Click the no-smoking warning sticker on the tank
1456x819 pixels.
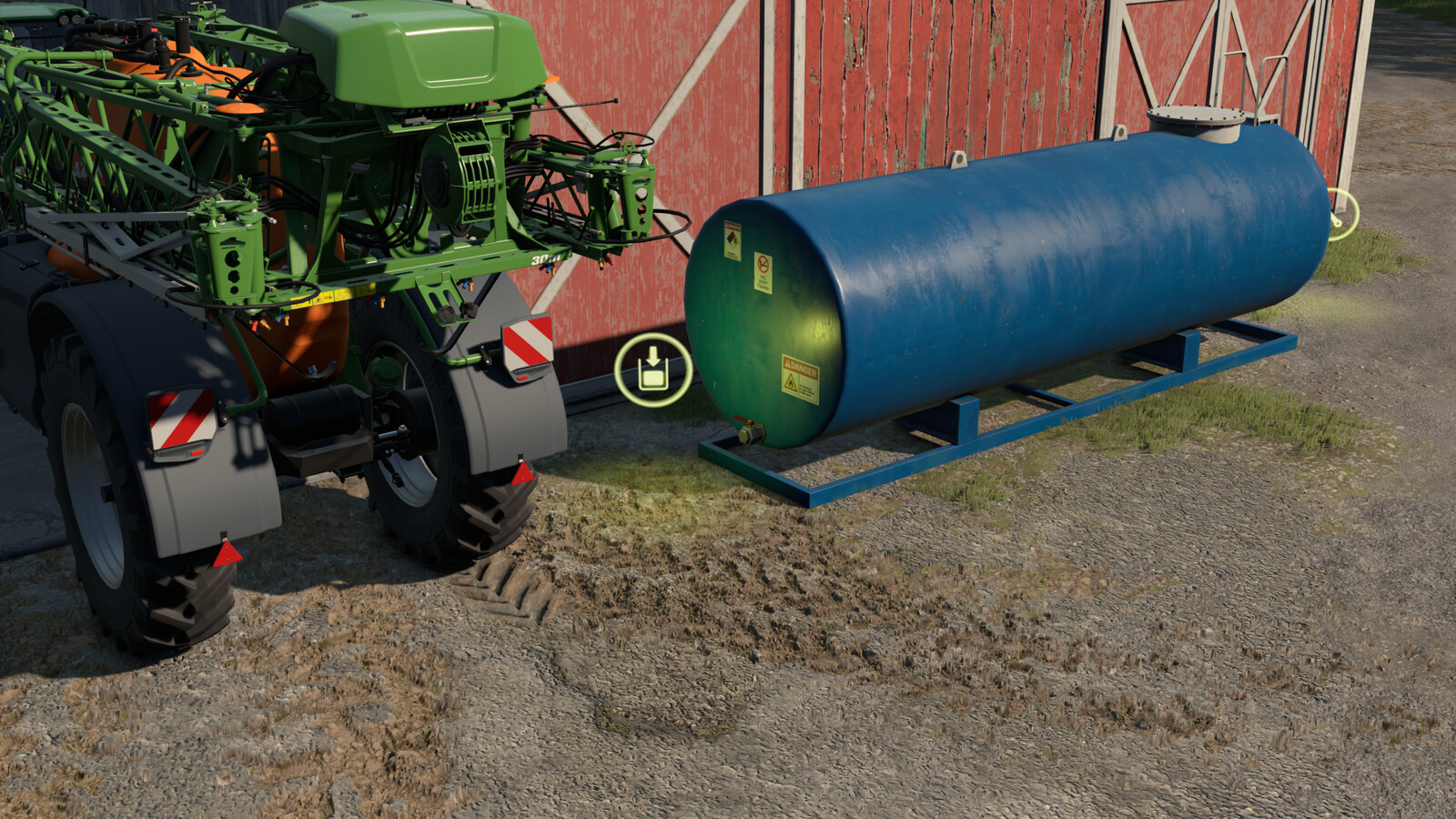click(763, 272)
